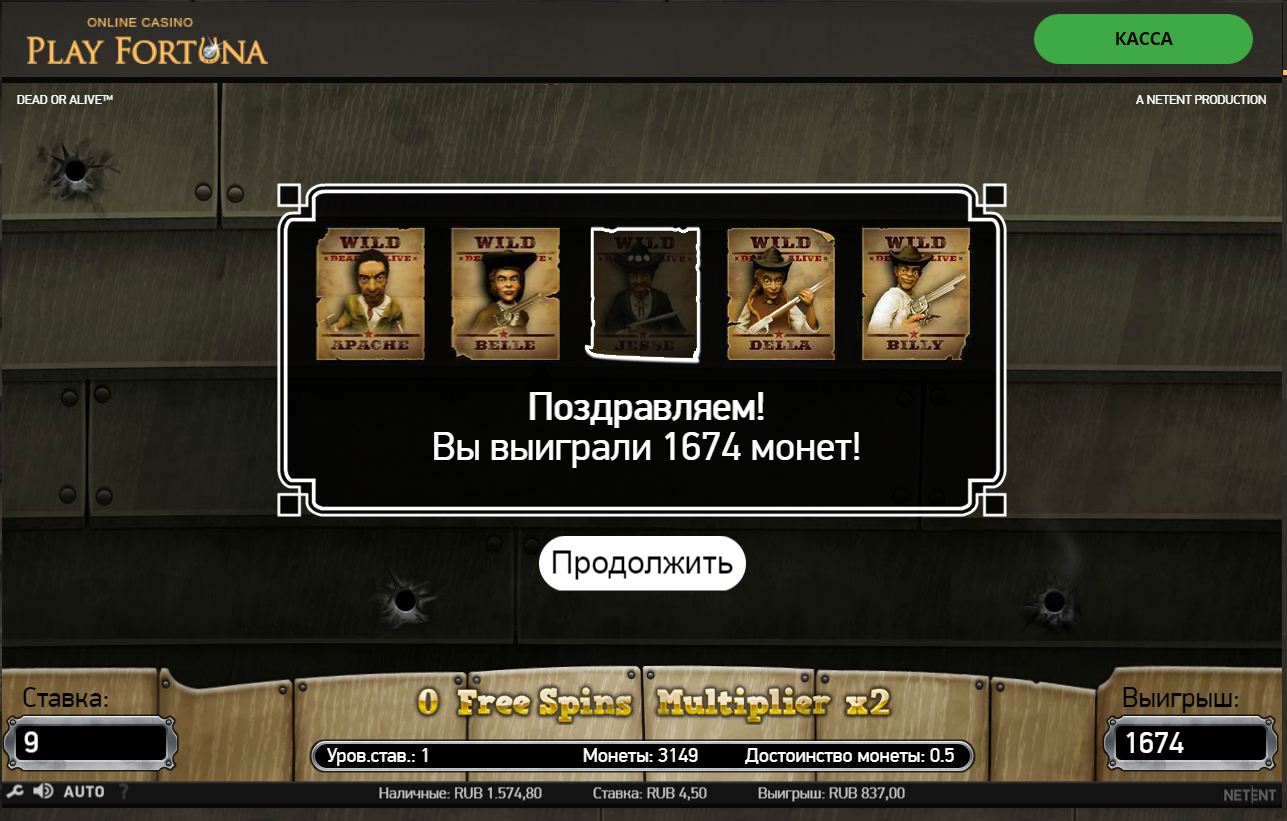Select the Billy wild poster
Viewport: 1287px width, 821px height.
(x=915, y=293)
